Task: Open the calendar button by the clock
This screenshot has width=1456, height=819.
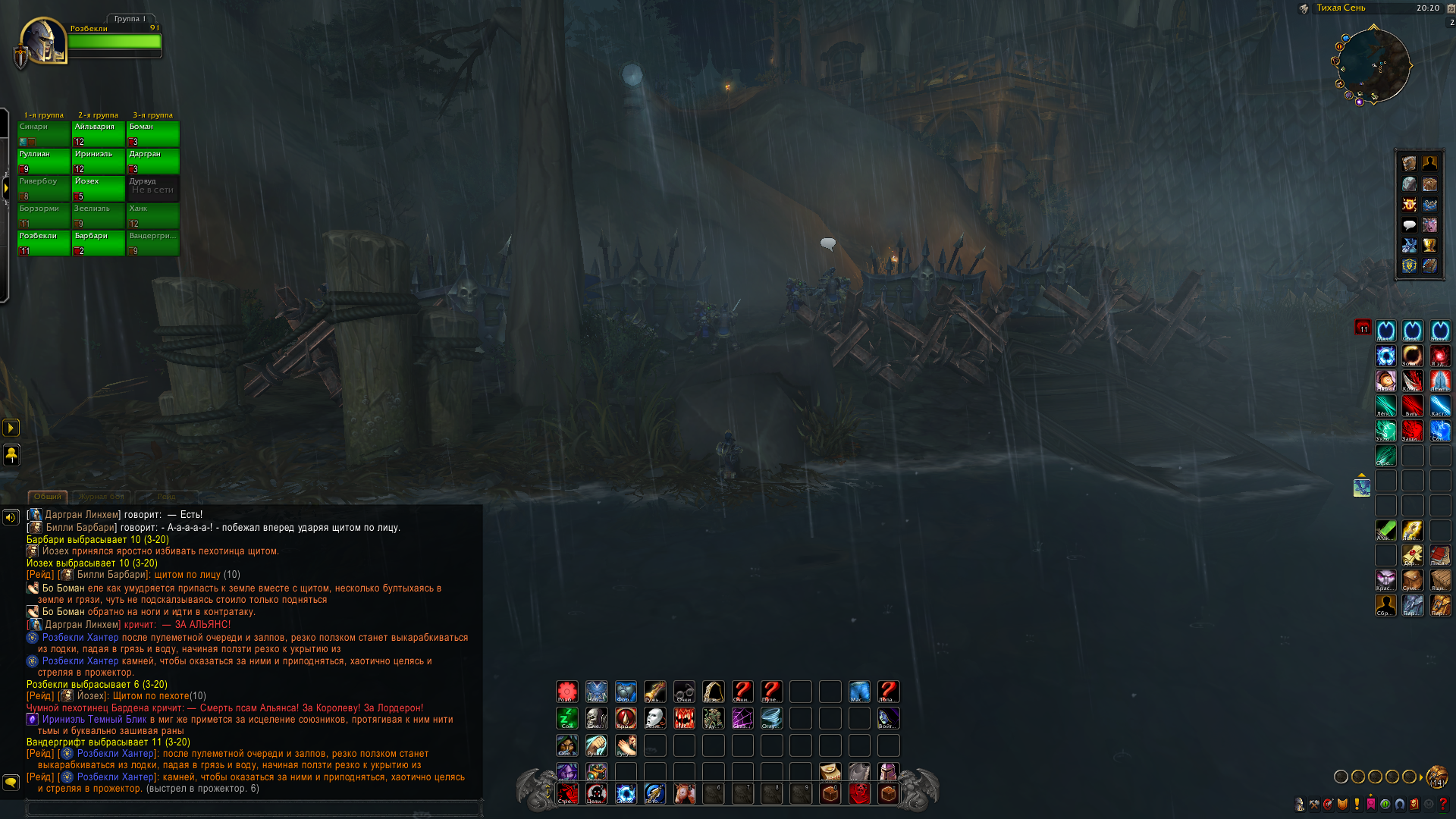Action: 1451,8
